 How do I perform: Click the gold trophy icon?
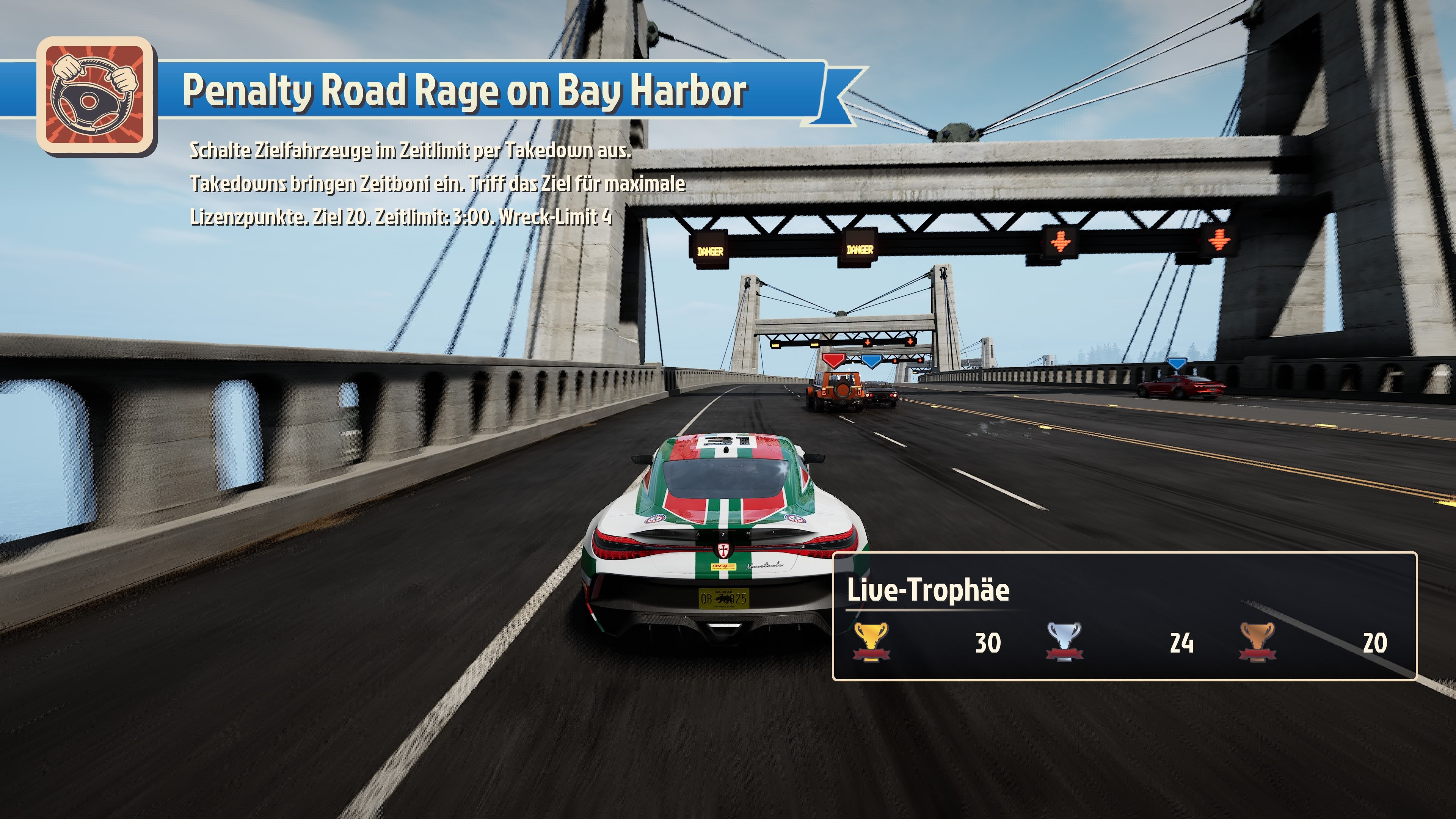point(871,642)
